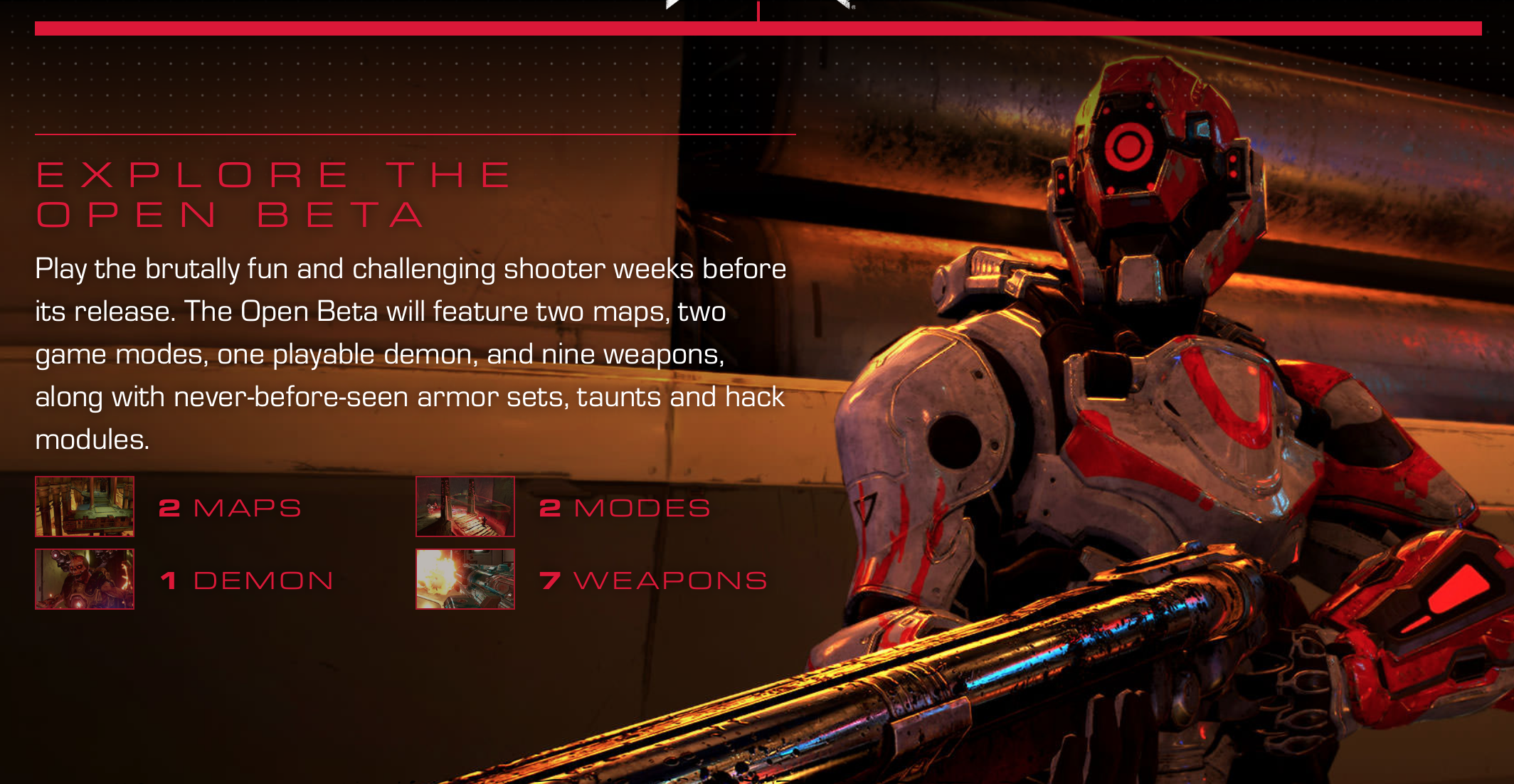Open the 2 Maps thumbnail image
Viewport: 1514px width, 784px height.
click(85, 507)
